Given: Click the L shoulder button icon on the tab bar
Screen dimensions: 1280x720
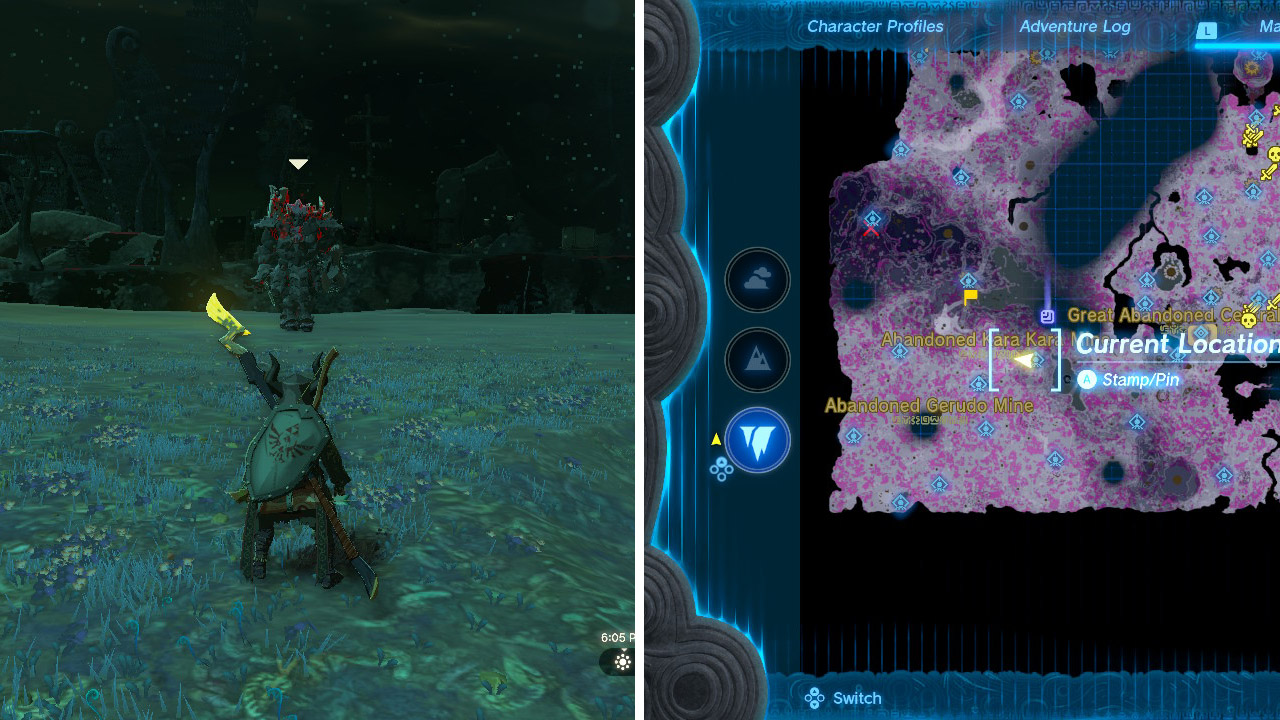Looking at the screenshot, I should (1207, 32).
